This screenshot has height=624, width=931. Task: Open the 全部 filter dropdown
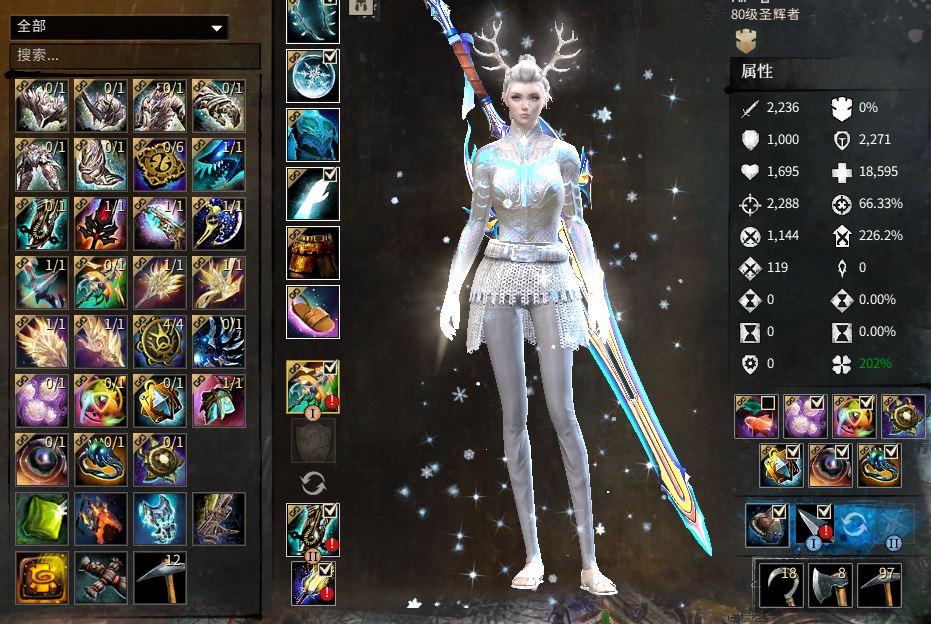118,28
